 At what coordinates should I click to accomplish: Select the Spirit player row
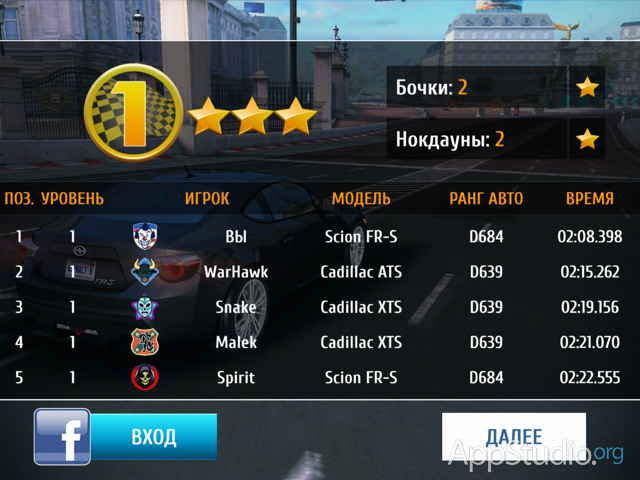click(320, 378)
